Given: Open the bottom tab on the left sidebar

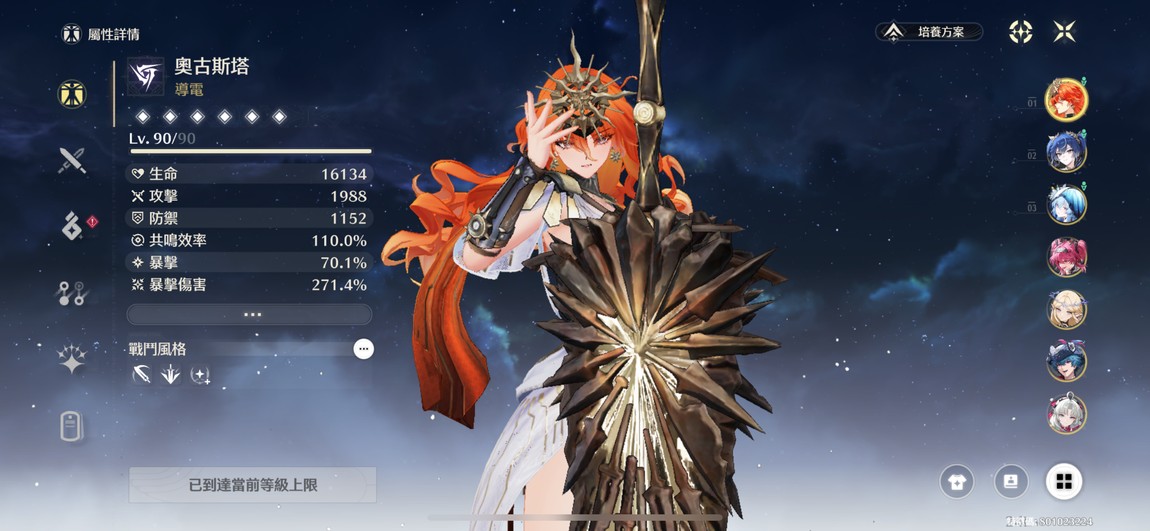Looking at the screenshot, I should coord(72,427).
